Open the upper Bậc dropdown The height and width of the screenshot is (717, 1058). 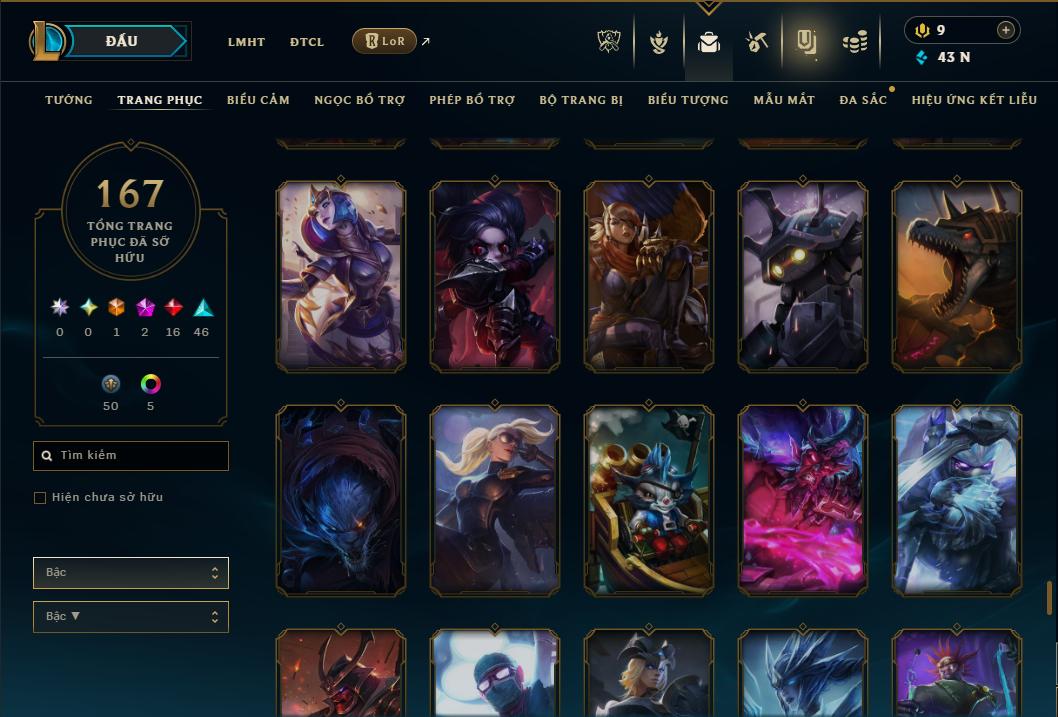pos(131,573)
